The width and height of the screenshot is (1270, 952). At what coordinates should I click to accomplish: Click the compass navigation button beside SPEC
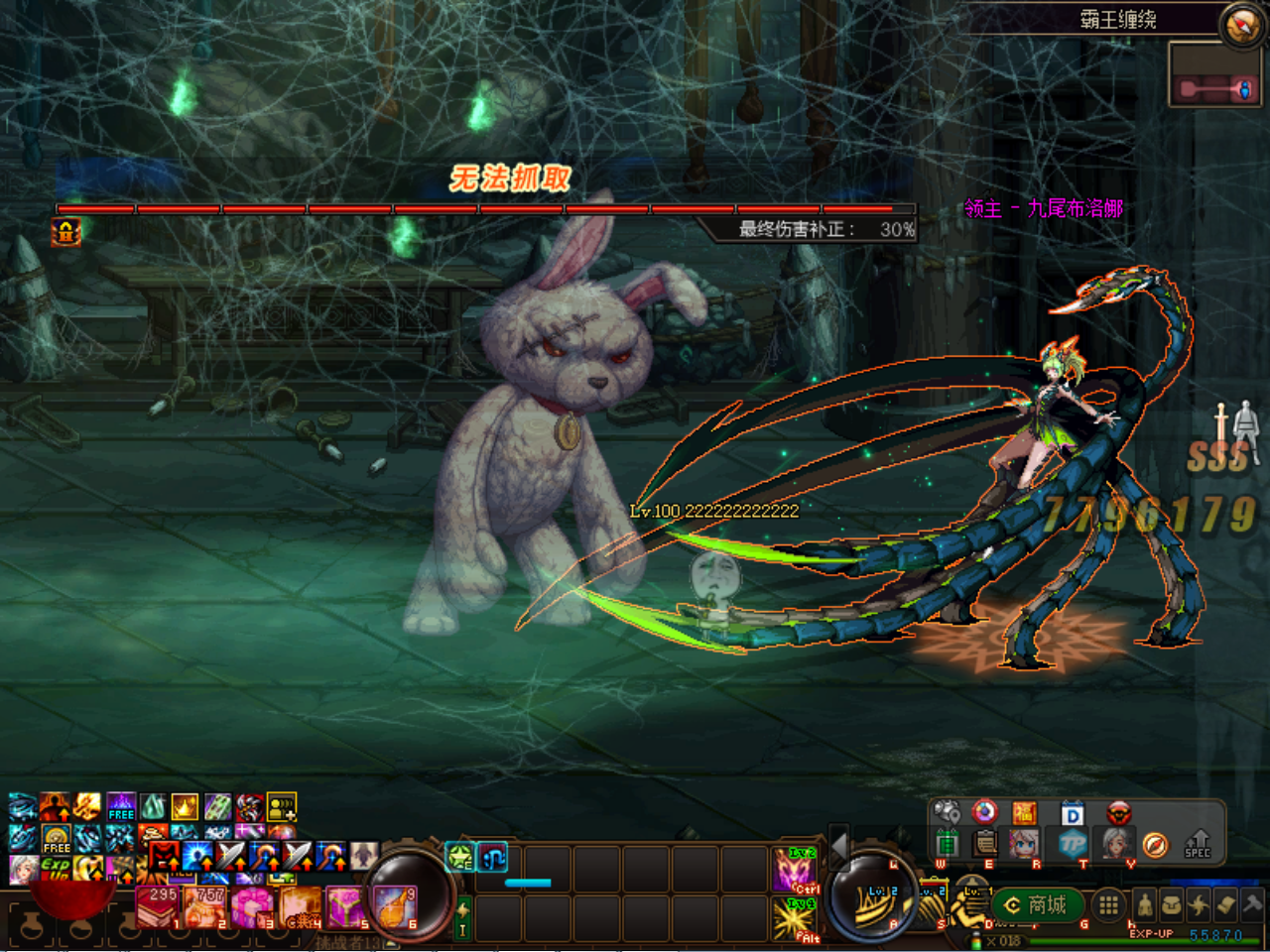[x=1154, y=845]
